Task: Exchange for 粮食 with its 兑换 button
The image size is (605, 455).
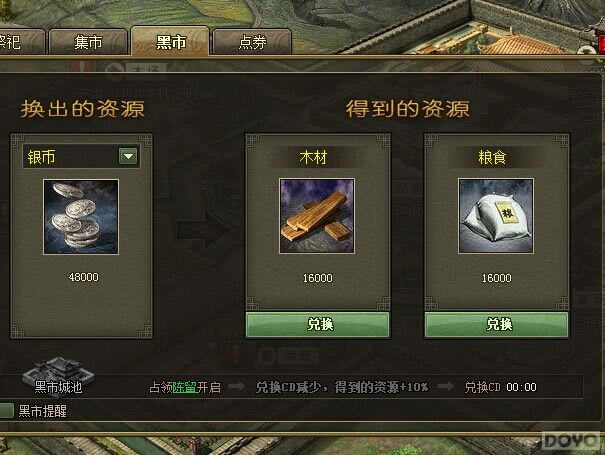Action: (x=496, y=324)
